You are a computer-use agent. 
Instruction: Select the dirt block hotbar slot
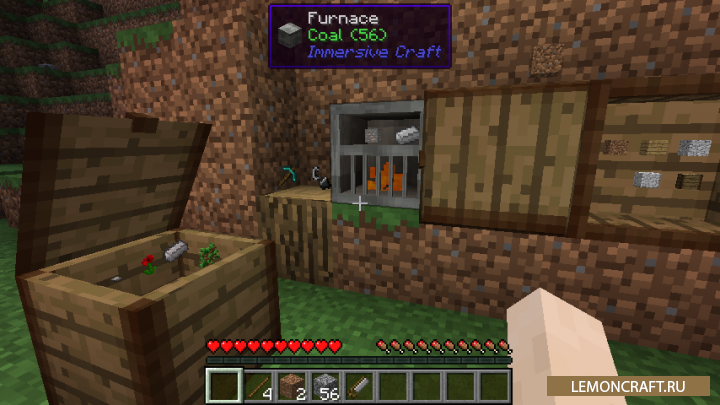[292, 384]
